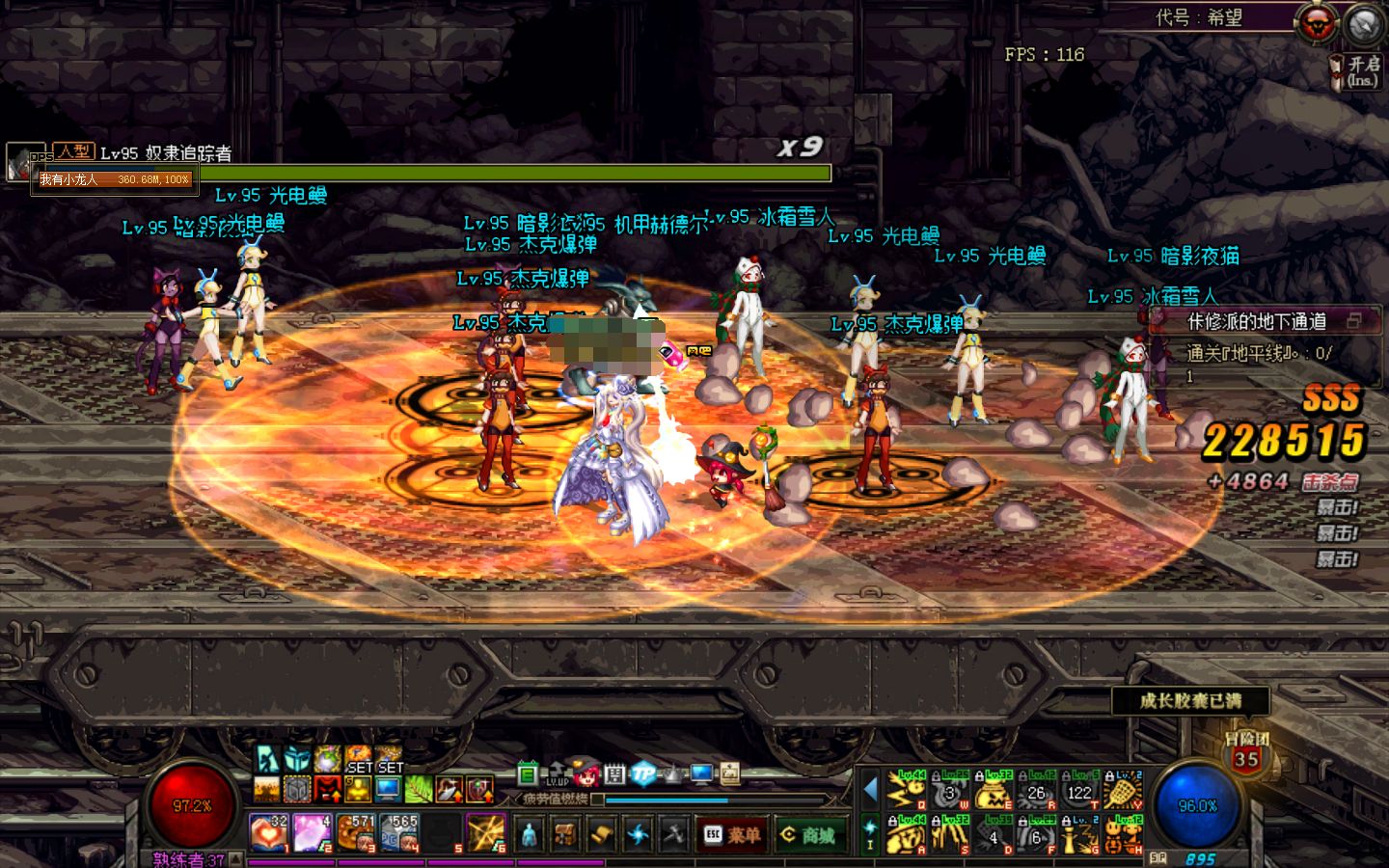Click the LV.UP arrow icon

point(557,772)
